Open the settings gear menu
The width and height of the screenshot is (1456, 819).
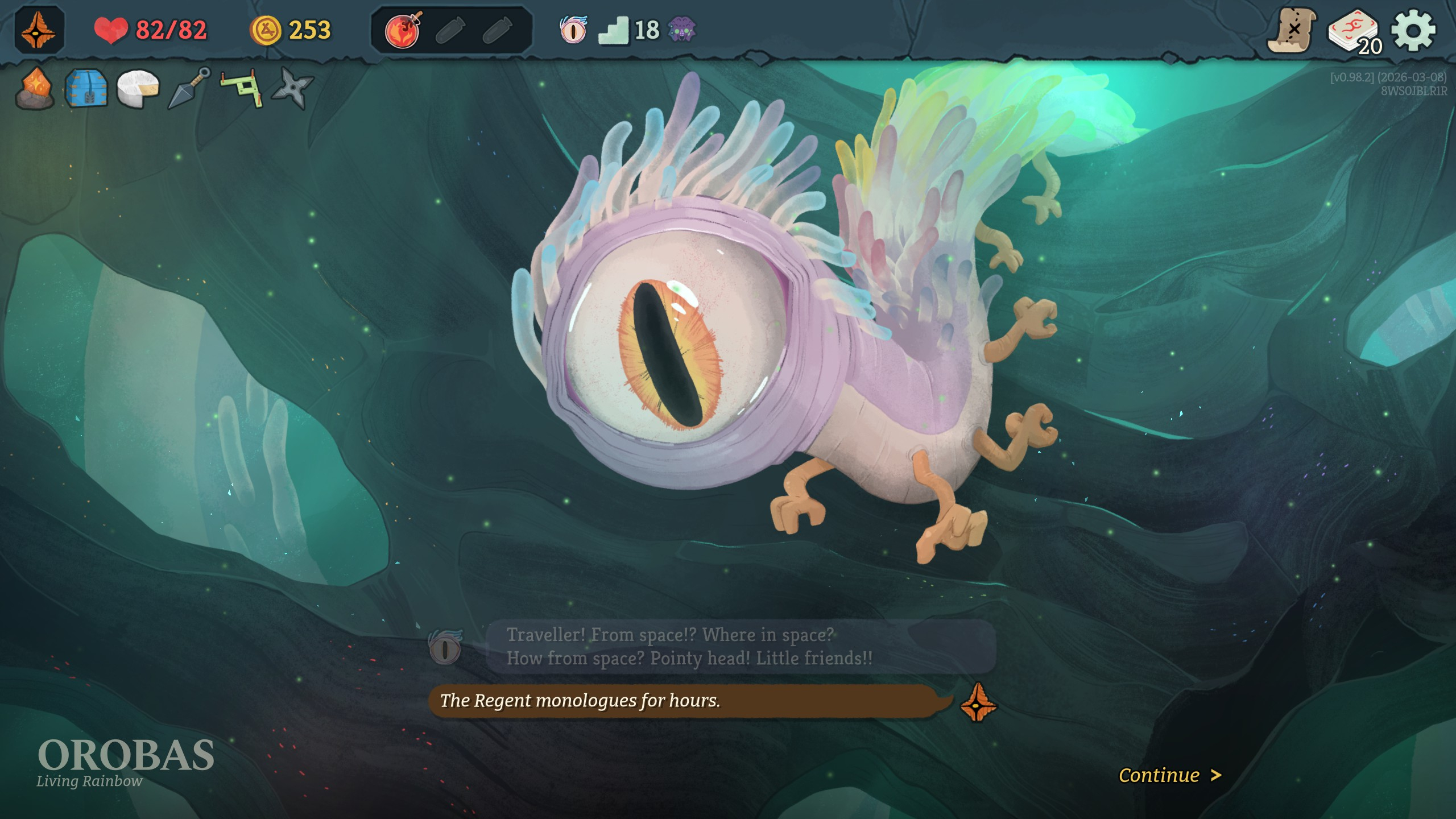click(1413, 30)
